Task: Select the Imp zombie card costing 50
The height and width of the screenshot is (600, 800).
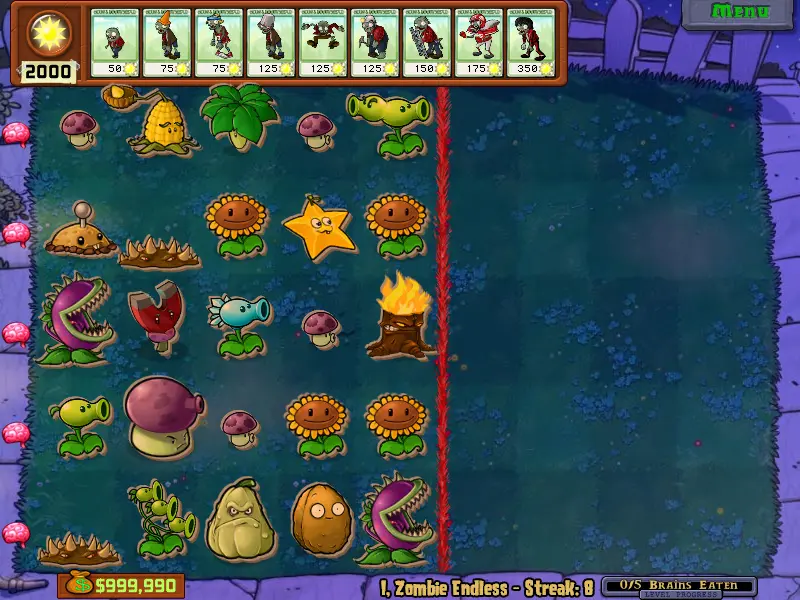Action: [x=114, y=42]
